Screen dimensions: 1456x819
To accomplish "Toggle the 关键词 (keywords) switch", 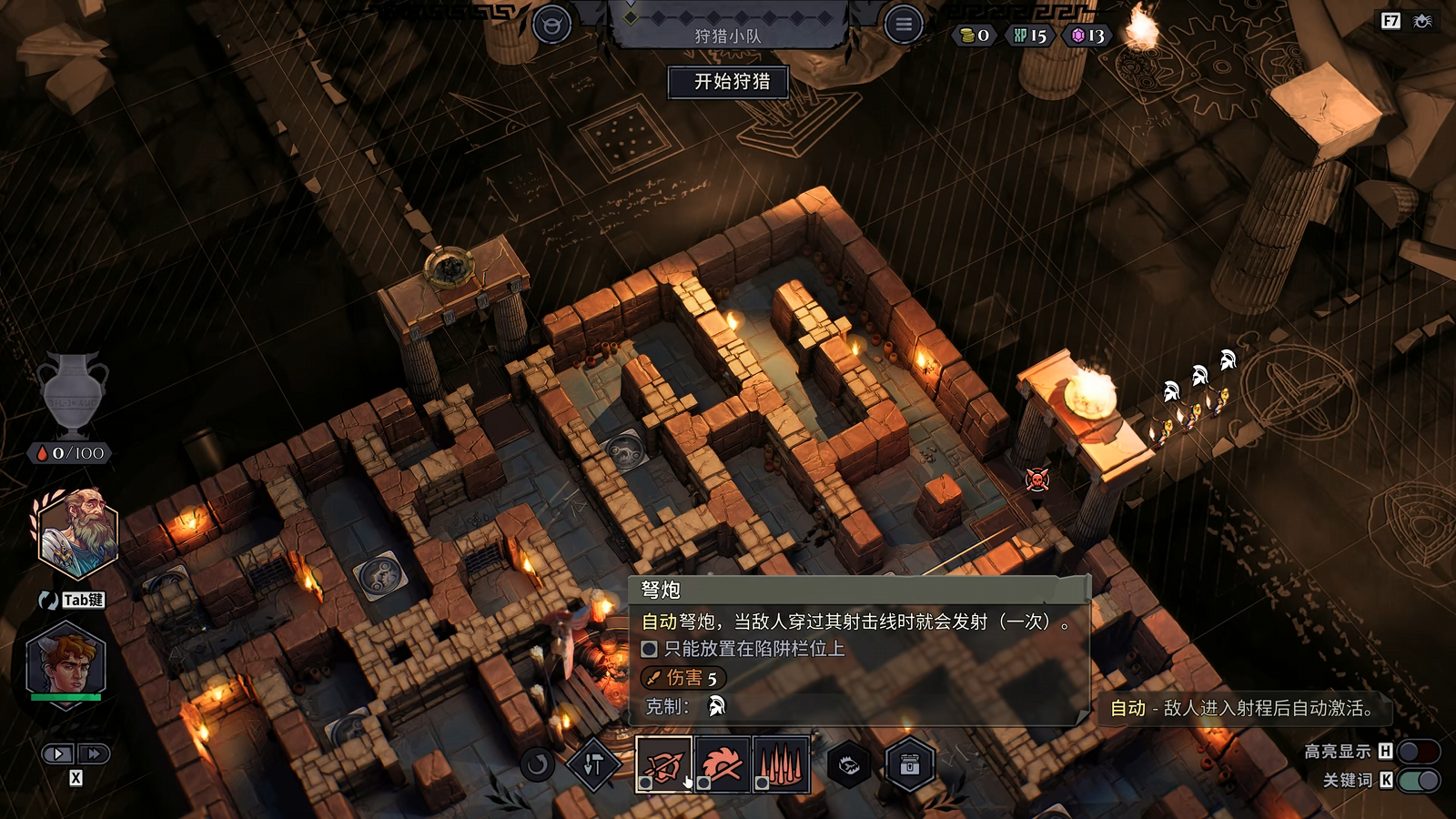I will 1418,780.
